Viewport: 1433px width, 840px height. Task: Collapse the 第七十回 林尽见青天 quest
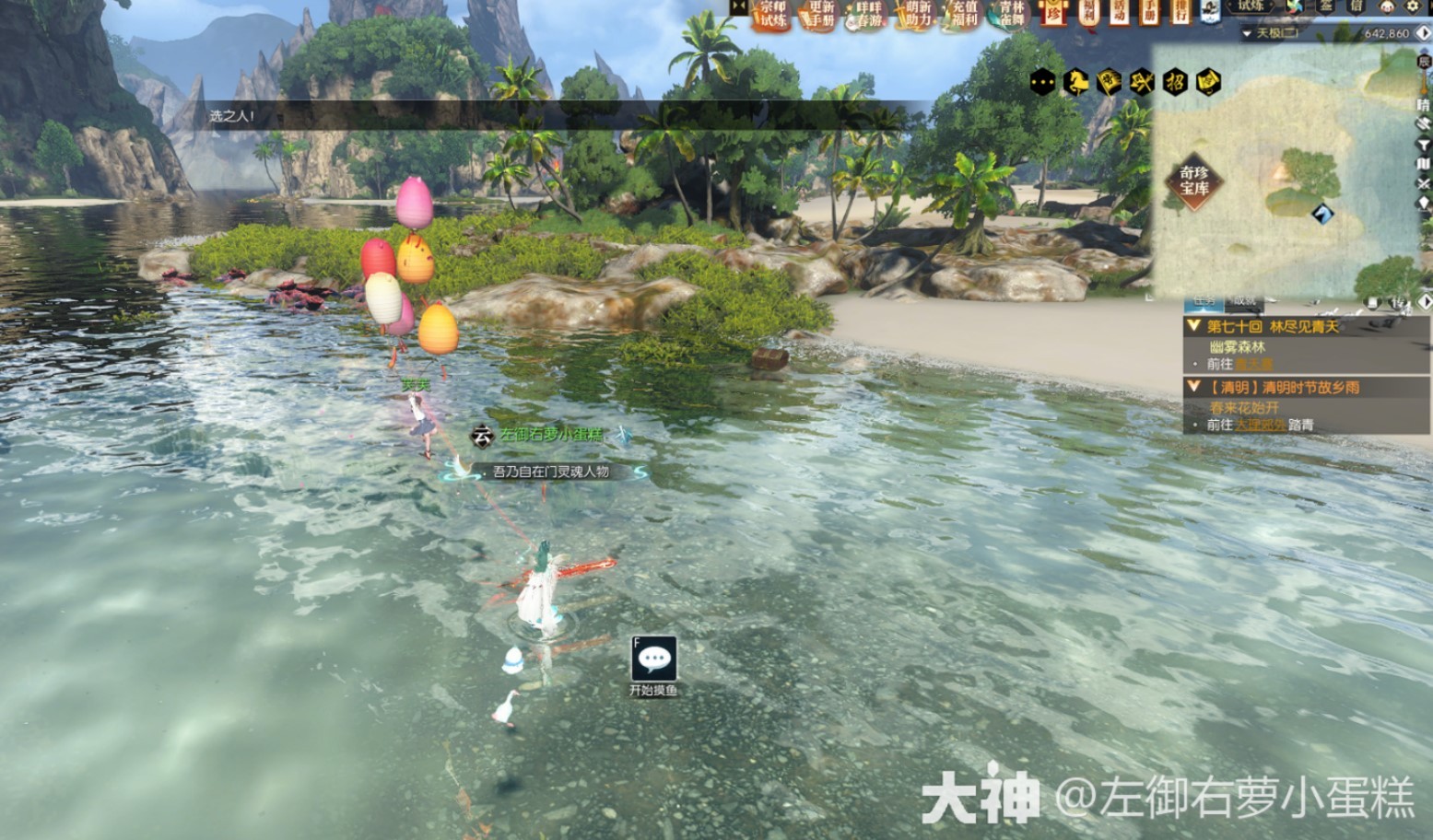click(x=1193, y=326)
